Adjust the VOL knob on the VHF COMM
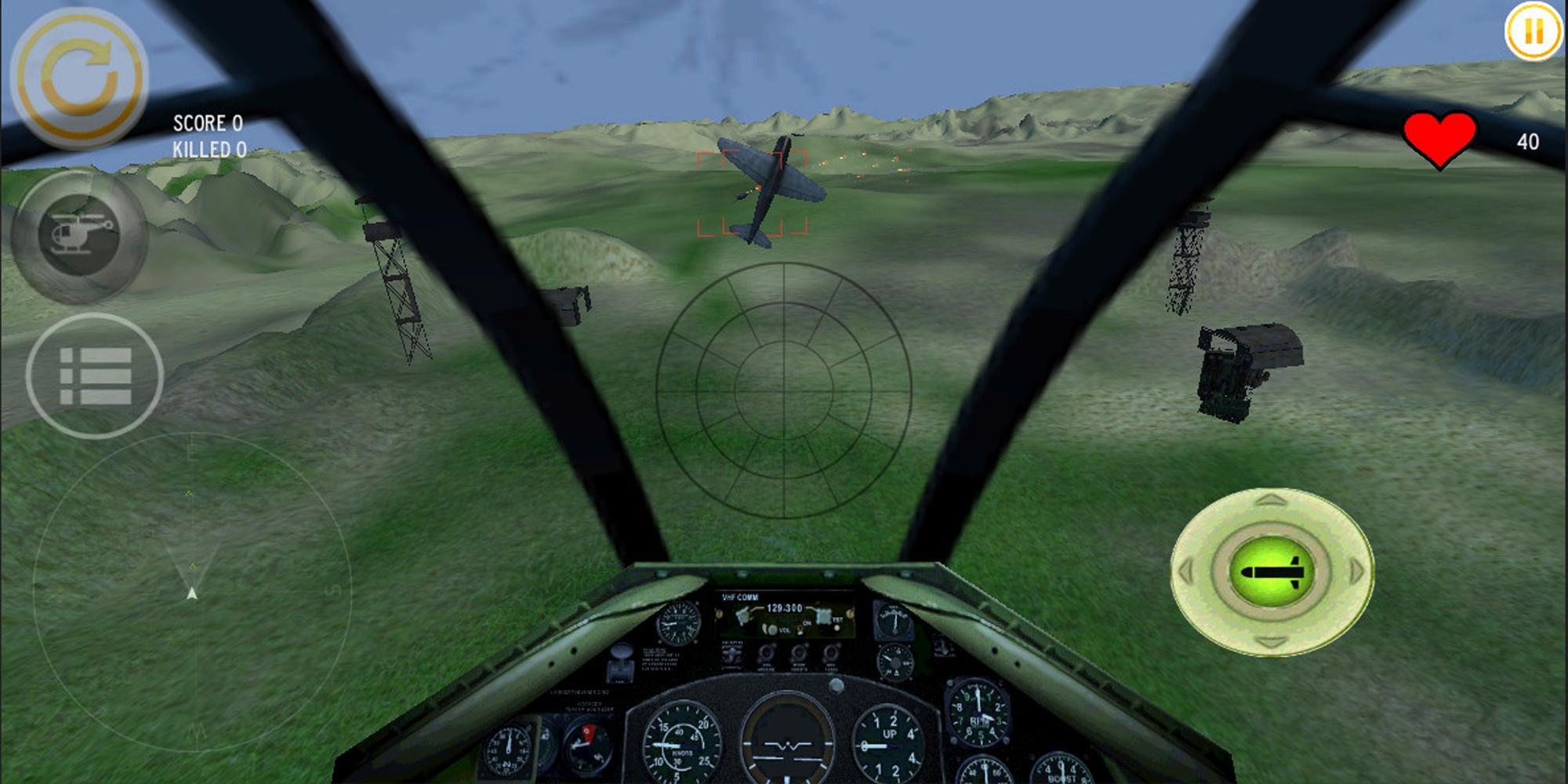This screenshot has width=1568, height=784. click(x=772, y=629)
